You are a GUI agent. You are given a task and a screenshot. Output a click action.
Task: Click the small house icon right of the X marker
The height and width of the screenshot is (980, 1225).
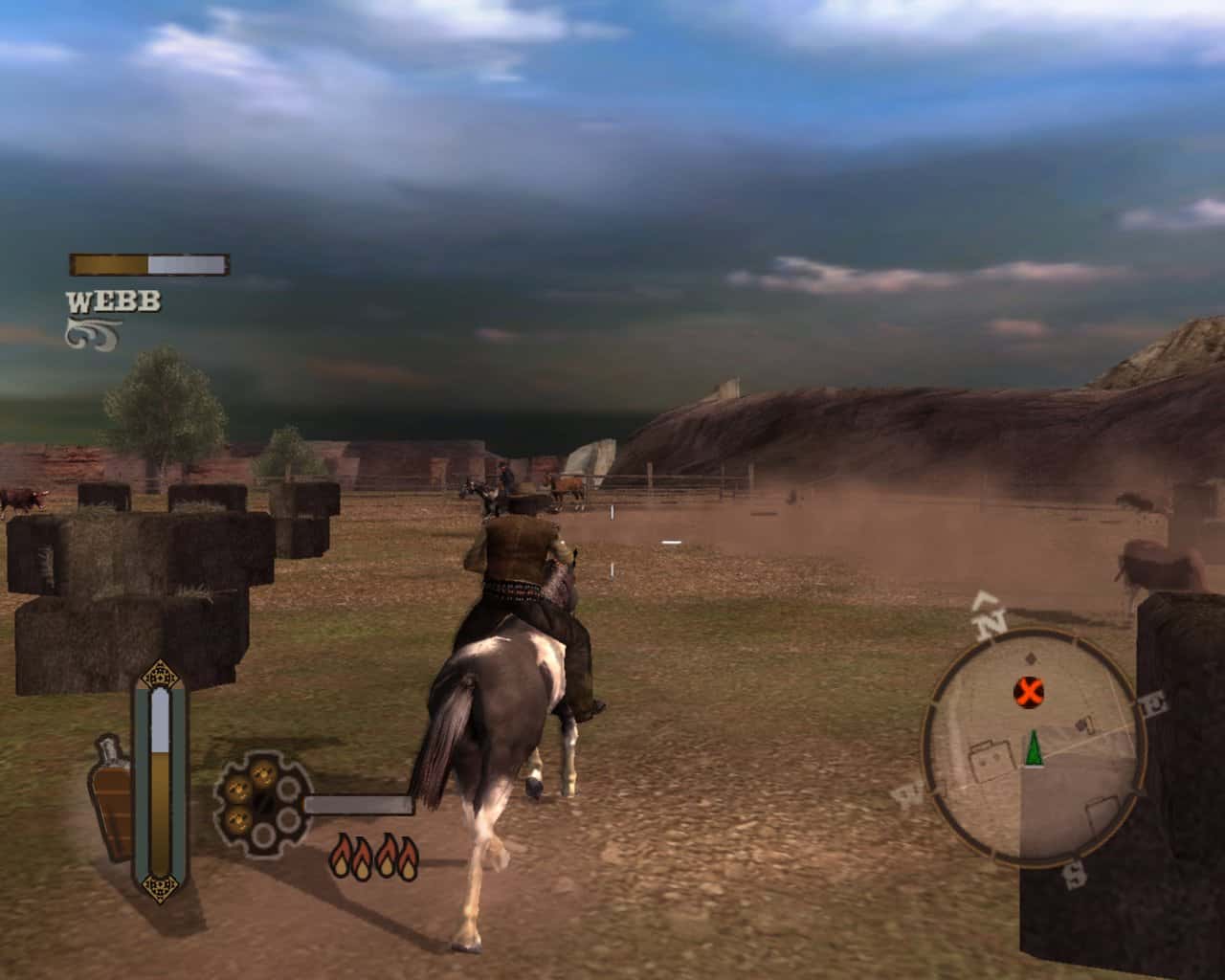(x=1083, y=724)
